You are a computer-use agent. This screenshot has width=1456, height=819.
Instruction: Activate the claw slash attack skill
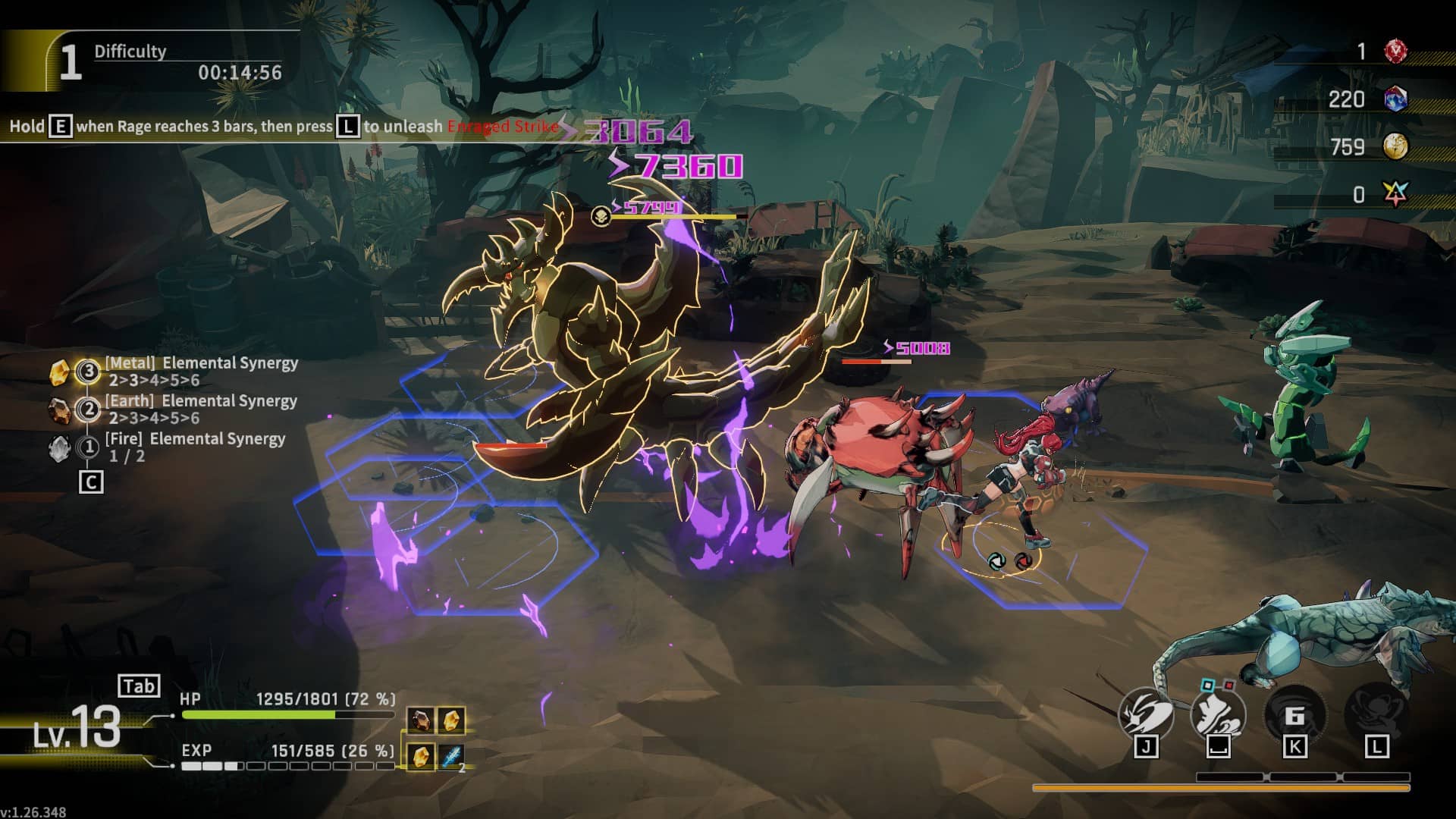click(x=1145, y=714)
